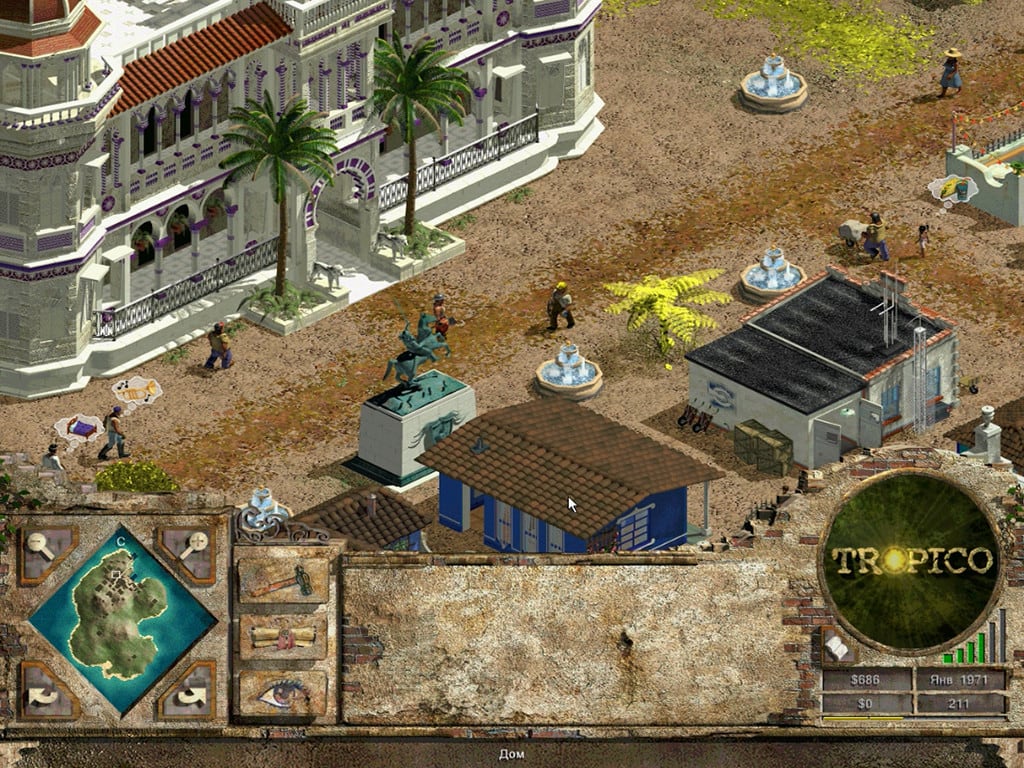Click the island minimap
This screenshot has height=768, width=1024.
pyautogui.click(x=122, y=618)
